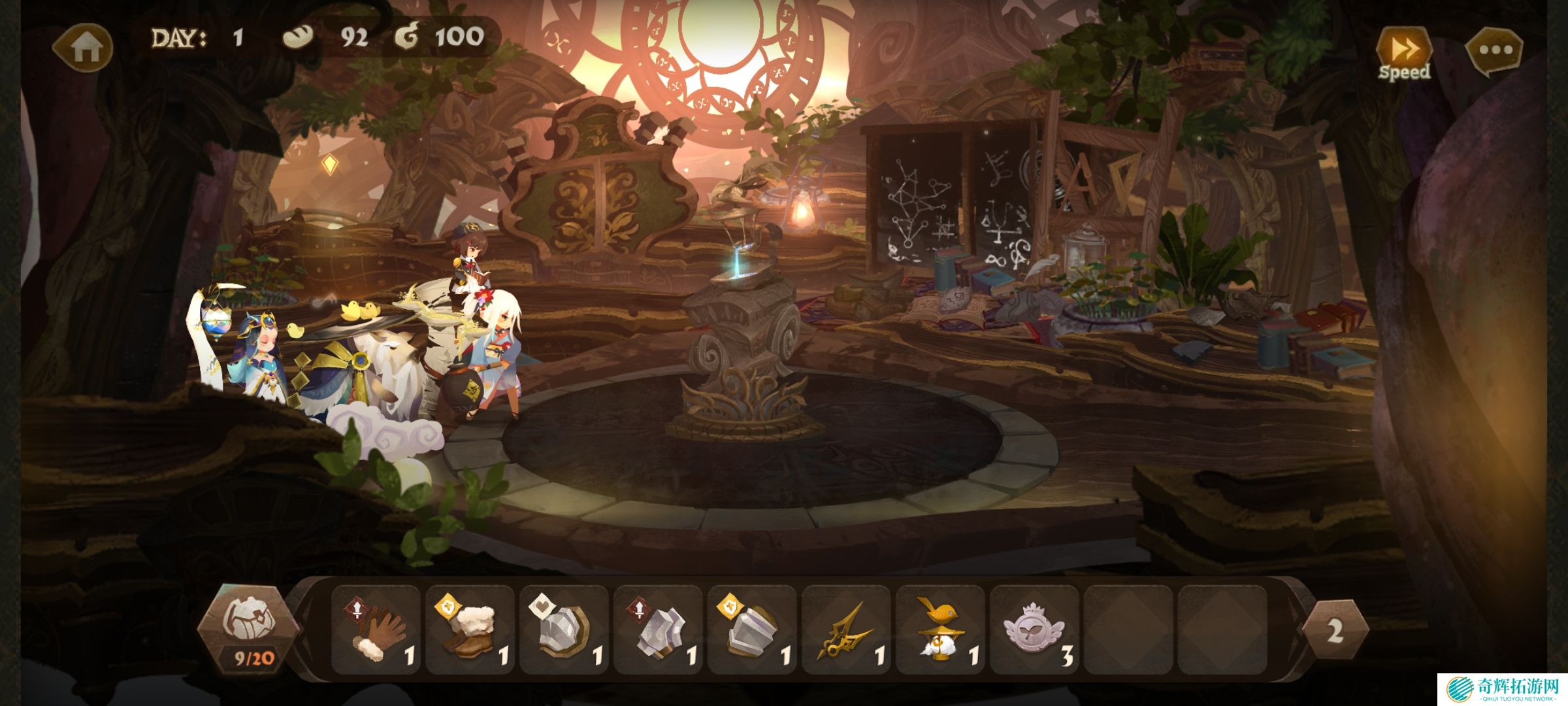Toggle the Speed fast-forward button
Screen dimensions: 1568x706
point(1404,54)
